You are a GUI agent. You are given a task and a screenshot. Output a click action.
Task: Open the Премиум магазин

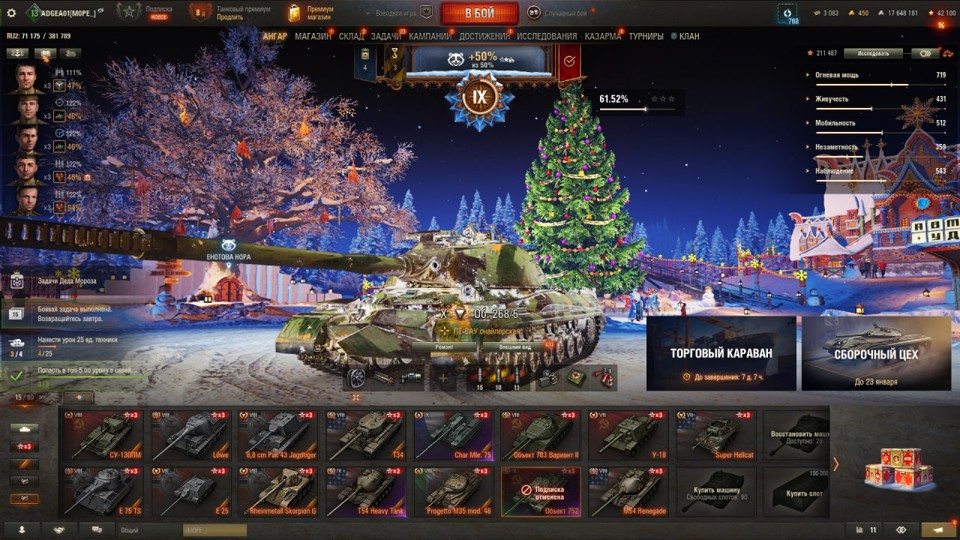click(310, 13)
